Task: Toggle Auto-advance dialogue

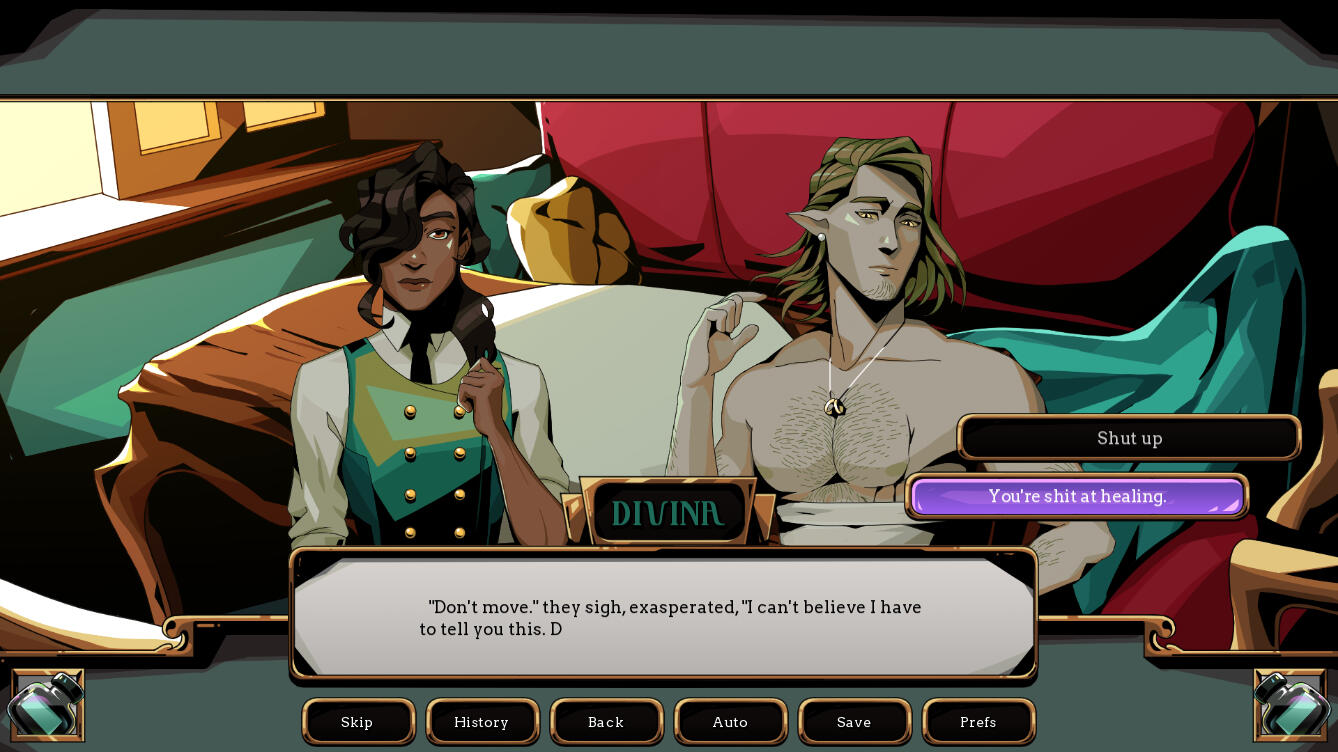Action: tap(730, 722)
